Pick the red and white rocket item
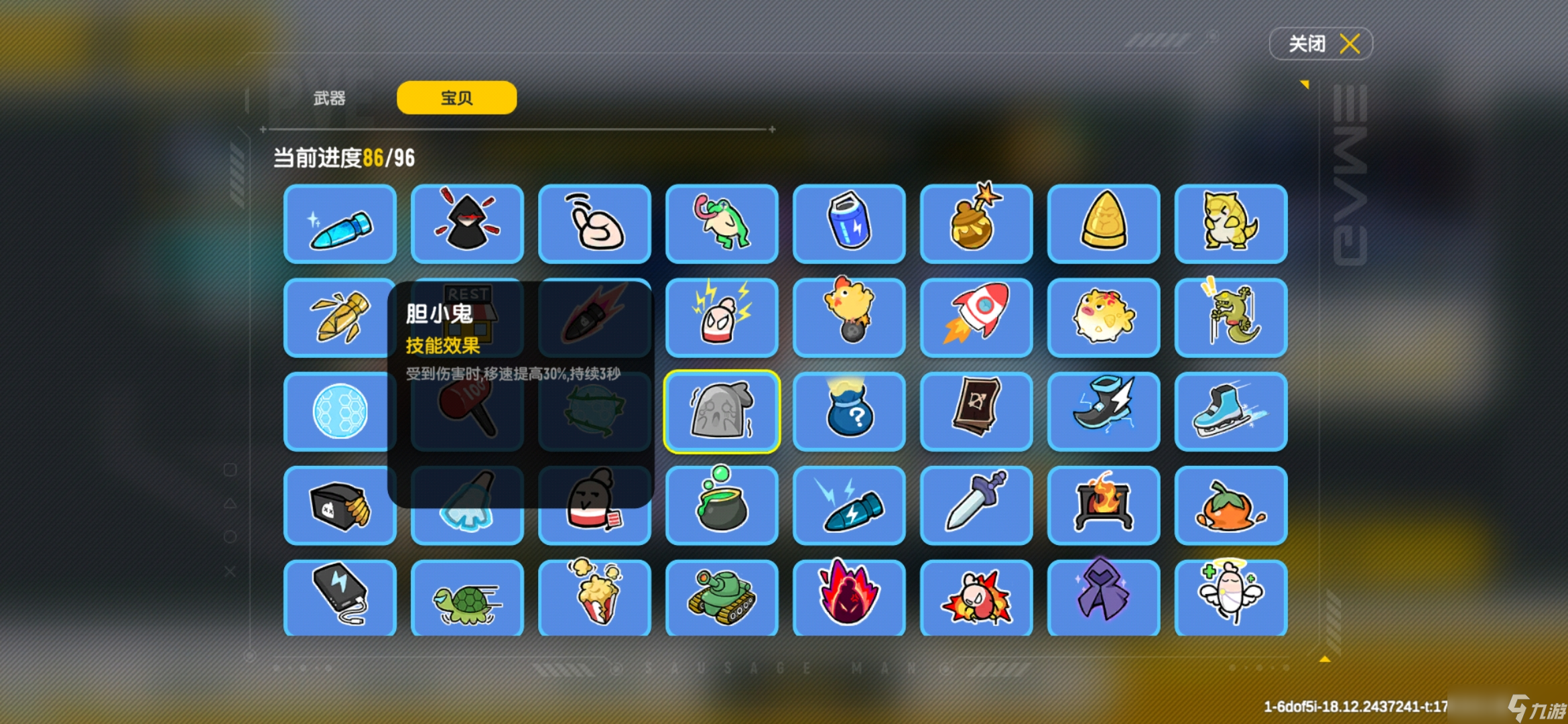 click(x=976, y=318)
